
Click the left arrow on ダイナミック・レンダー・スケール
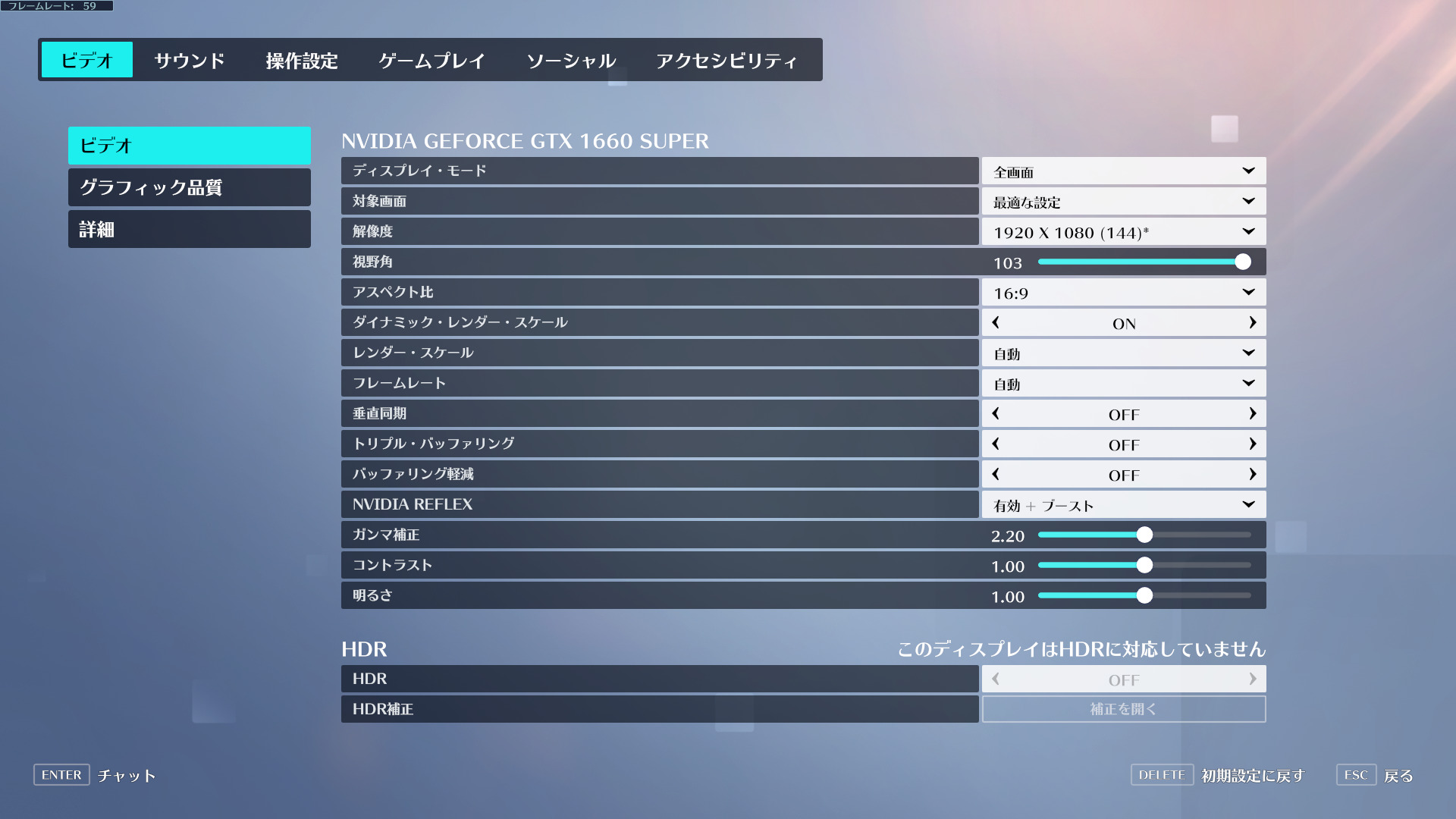coord(994,322)
